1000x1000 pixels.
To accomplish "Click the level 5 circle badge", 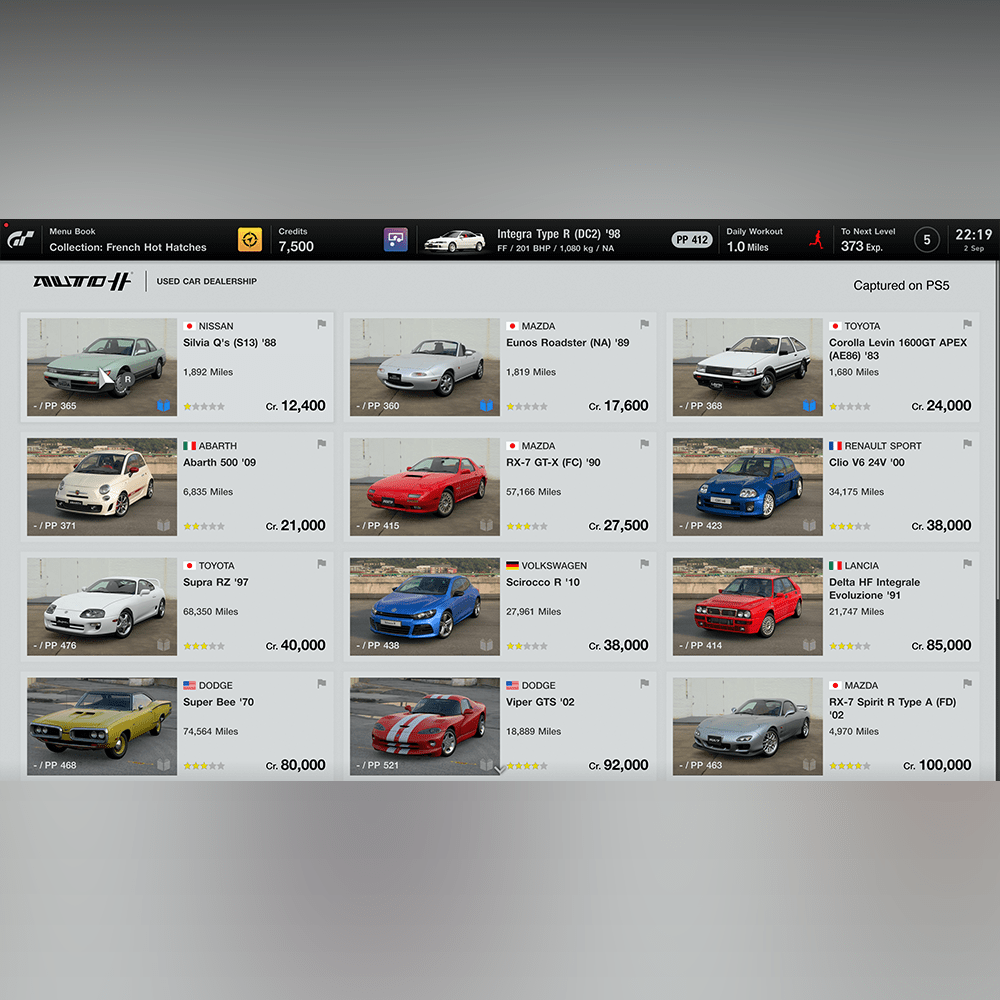I will pos(927,240).
